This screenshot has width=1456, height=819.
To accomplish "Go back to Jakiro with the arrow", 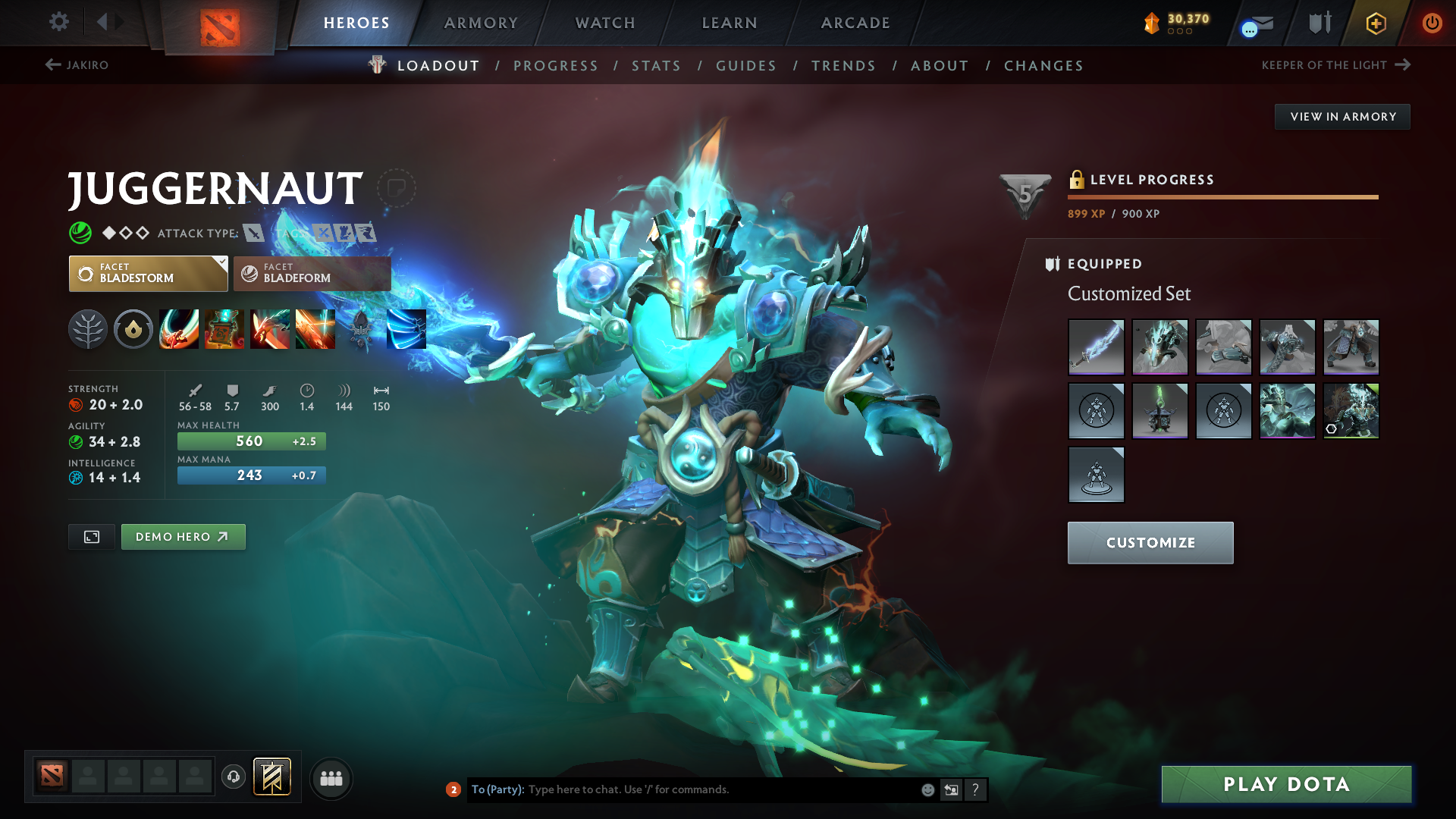I will [76, 65].
